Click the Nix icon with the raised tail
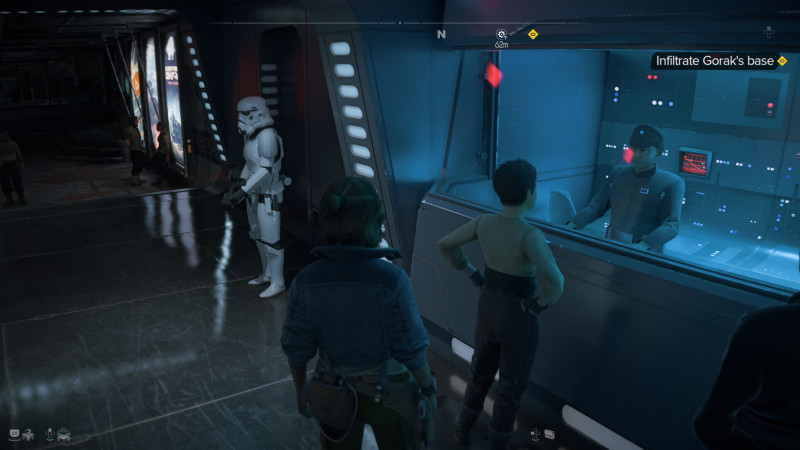The image size is (800, 450). tap(26, 433)
